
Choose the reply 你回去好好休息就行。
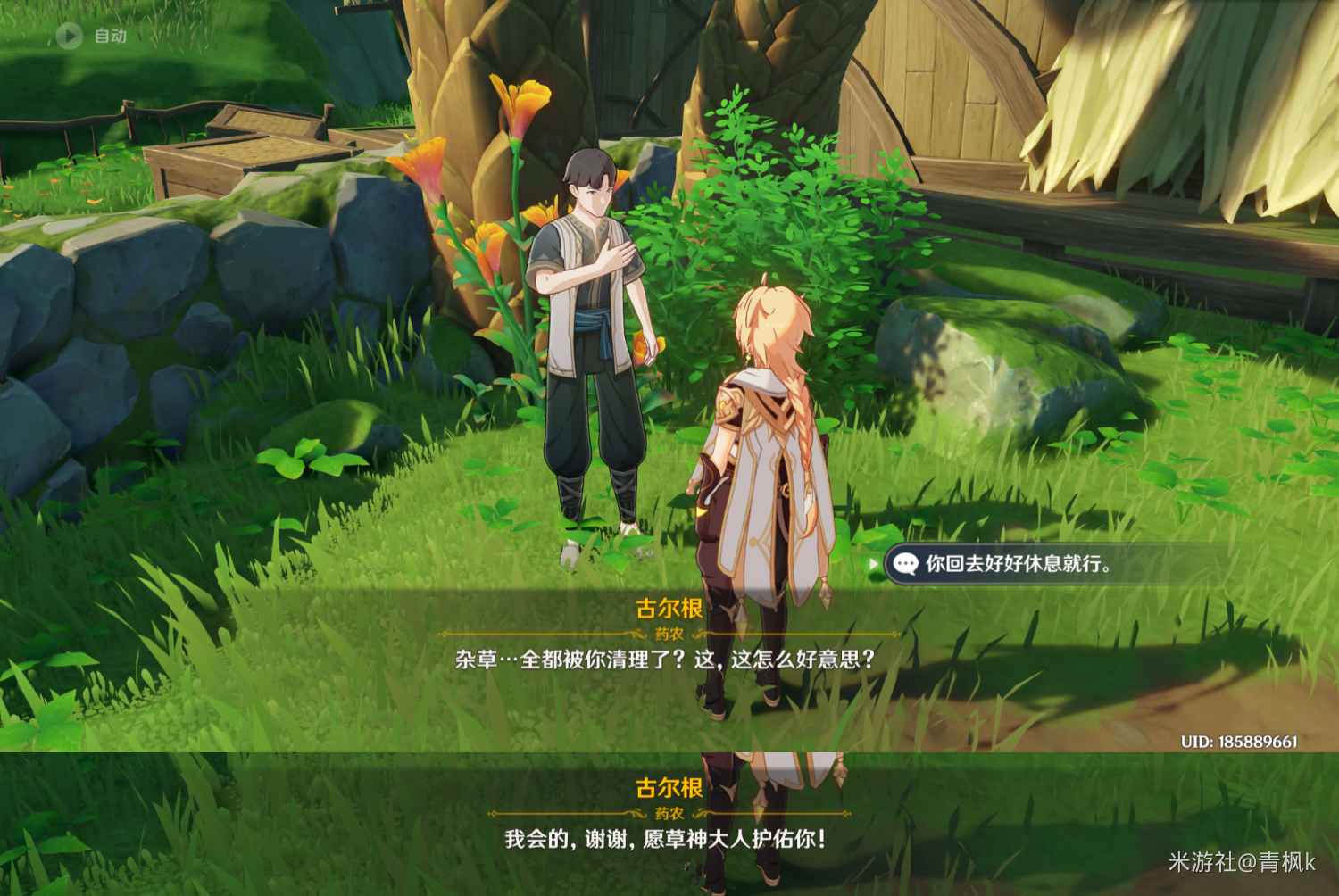tap(1018, 564)
